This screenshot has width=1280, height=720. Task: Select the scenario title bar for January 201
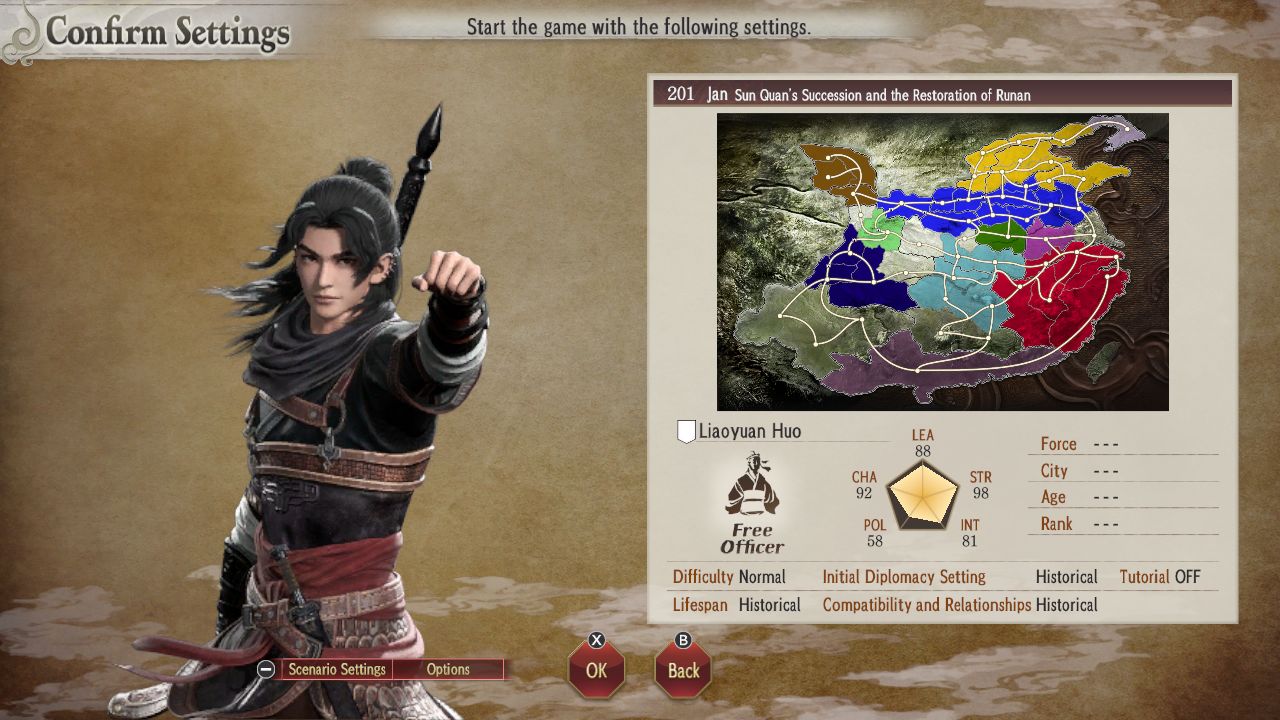click(x=940, y=93)
